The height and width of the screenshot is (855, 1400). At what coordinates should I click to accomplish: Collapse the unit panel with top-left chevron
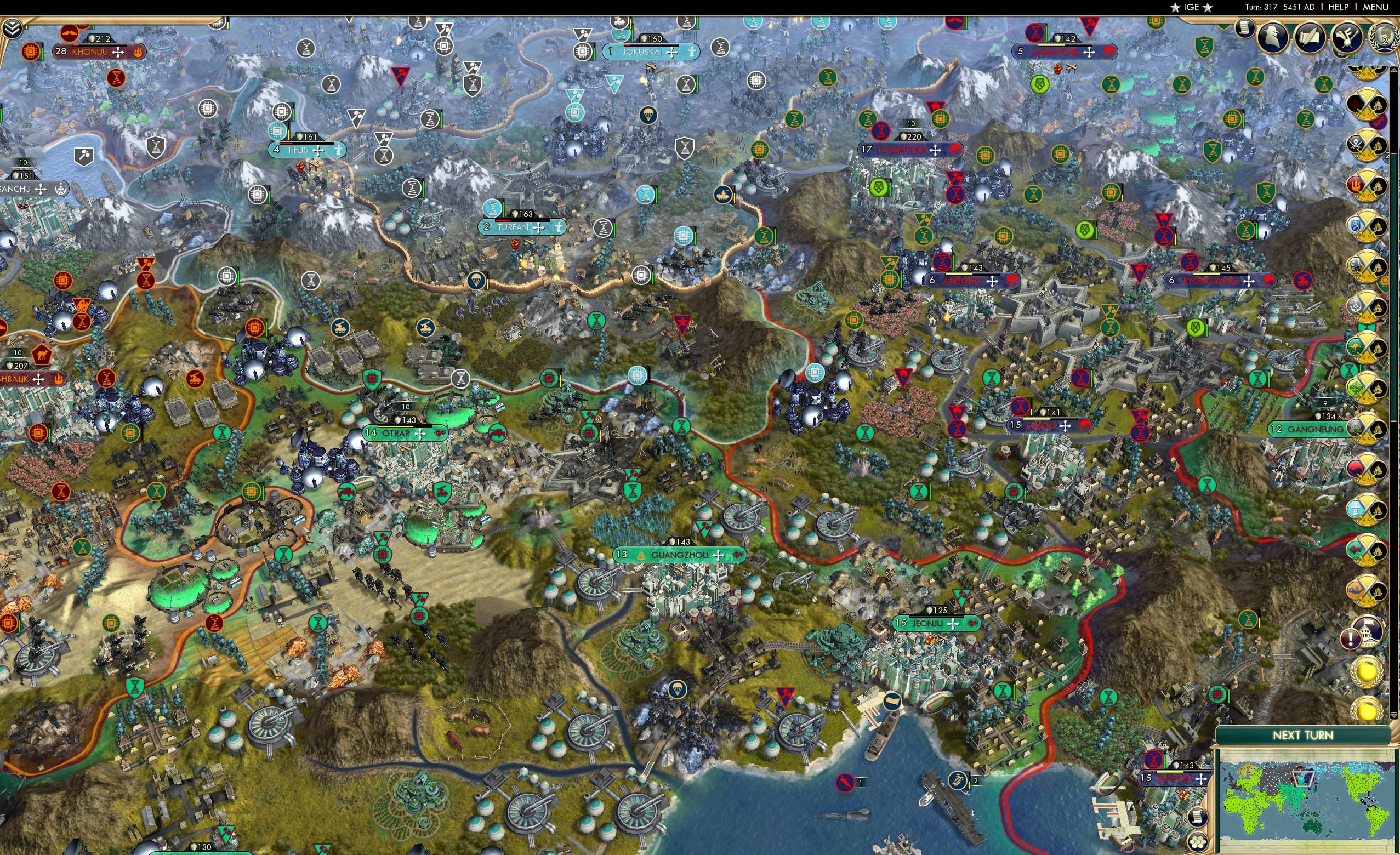[13, 28]
